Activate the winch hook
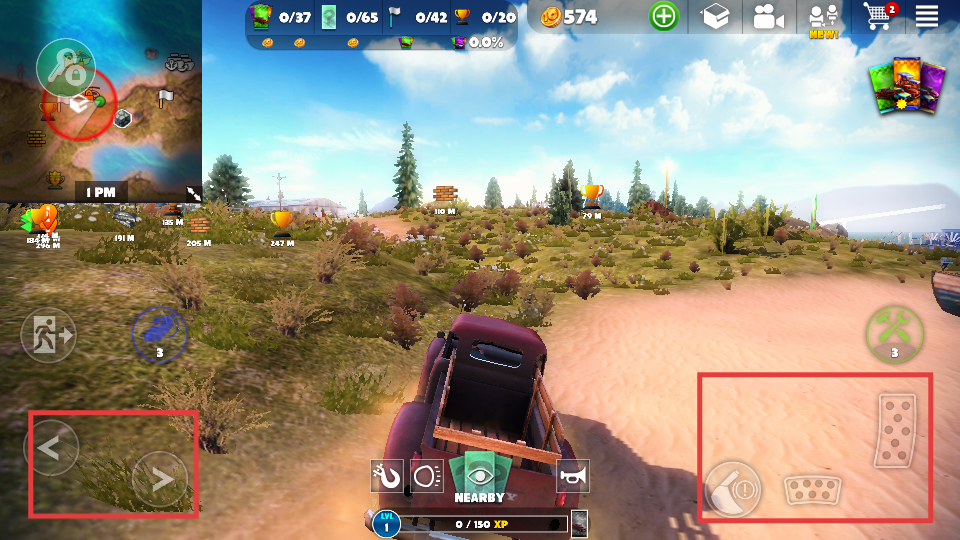The image size is (960, 540). point(386,476)
